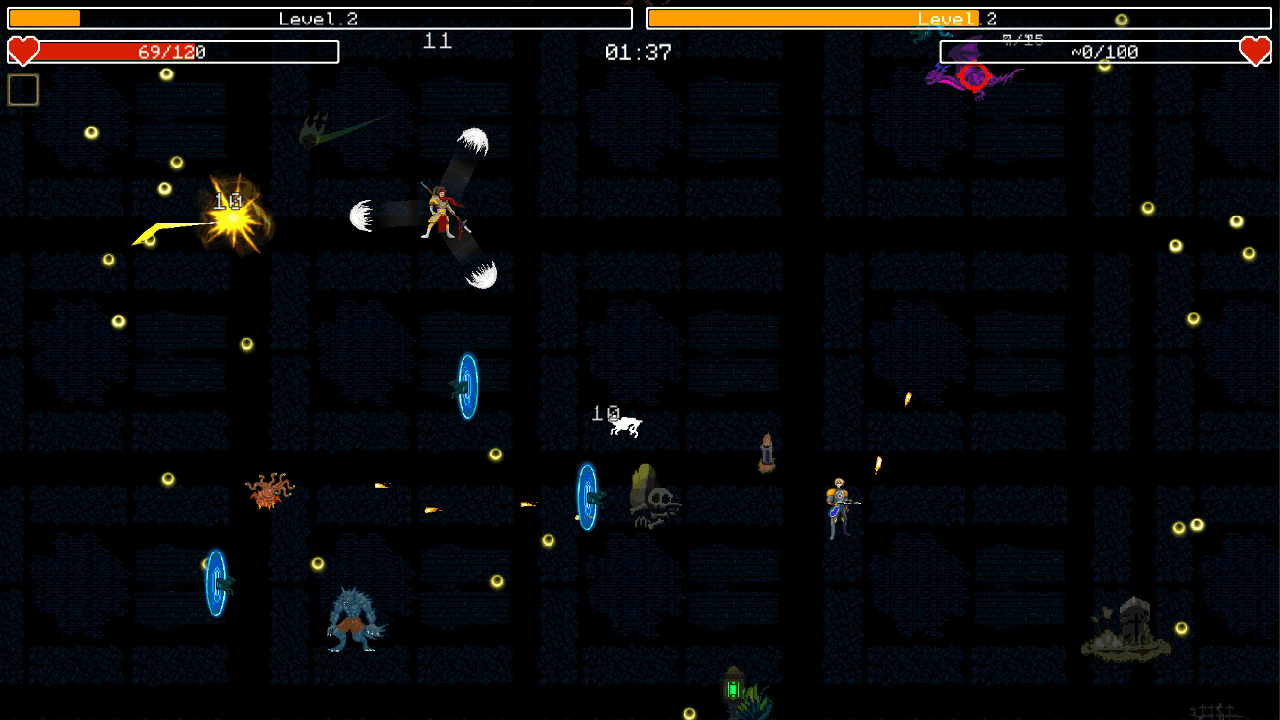This screenshot has height=720, width=1280.
Task: Click the green lantern at the bottom
Action: pos(733,690)
